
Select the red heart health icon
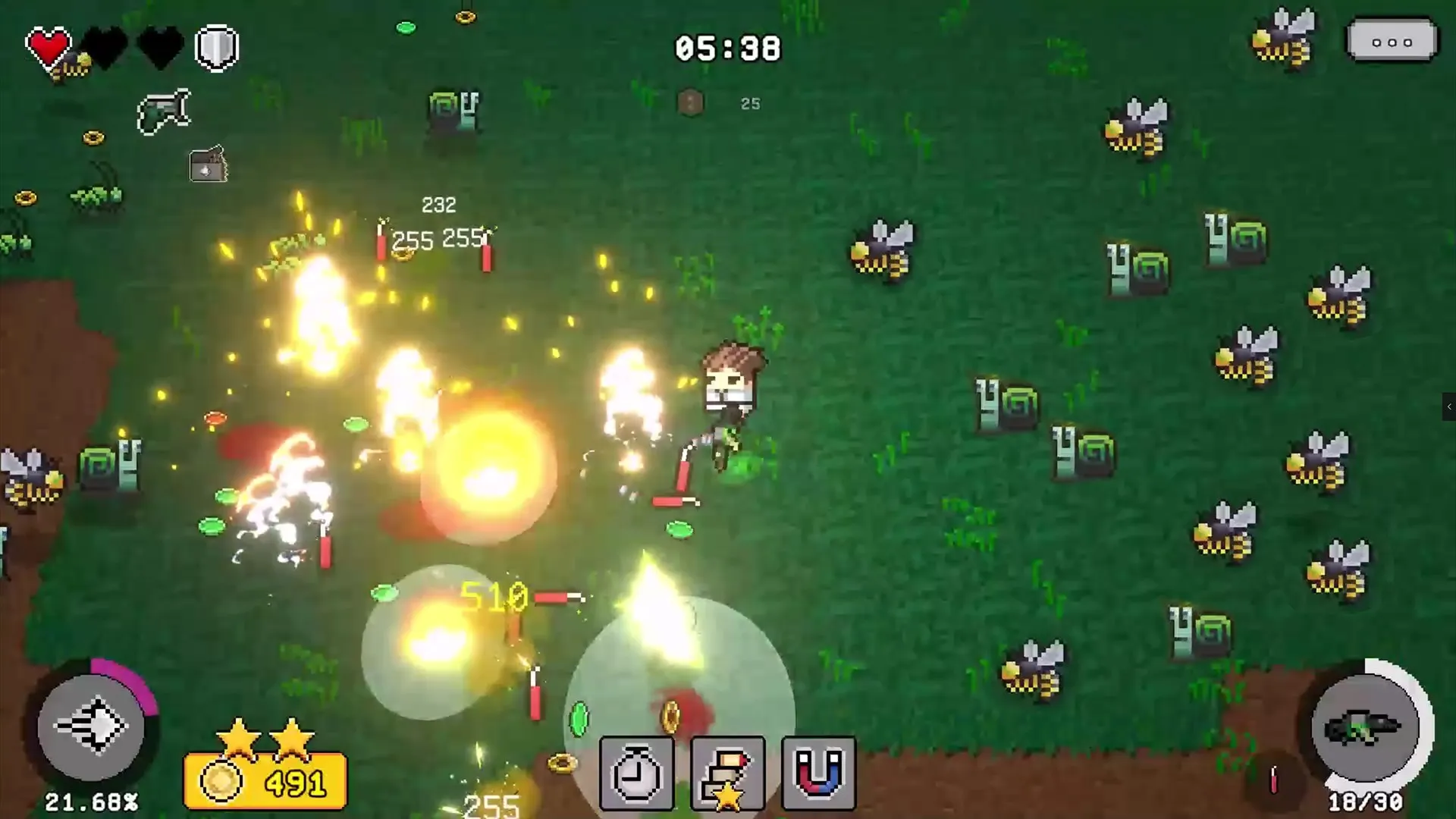(48, 45)
